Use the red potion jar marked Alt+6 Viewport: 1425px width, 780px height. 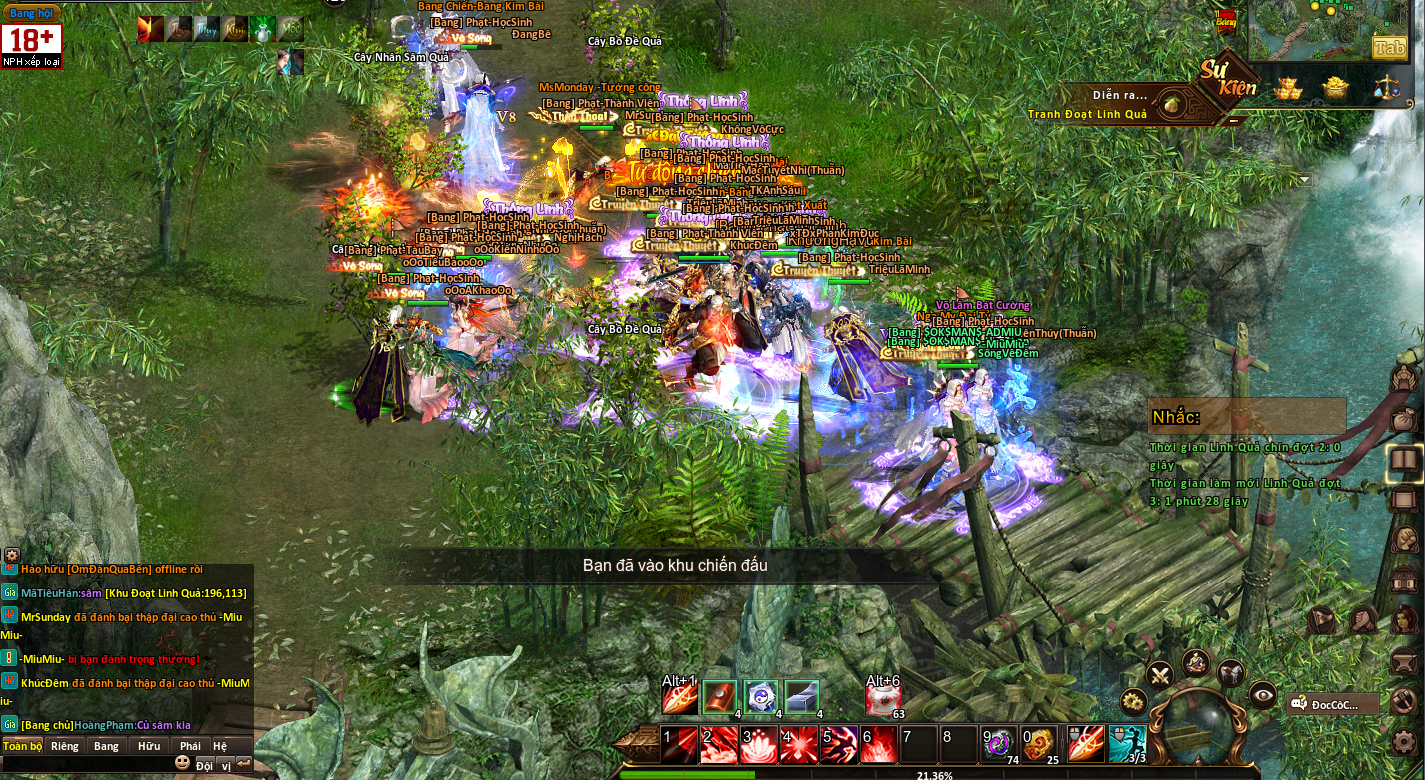point(884,698)
